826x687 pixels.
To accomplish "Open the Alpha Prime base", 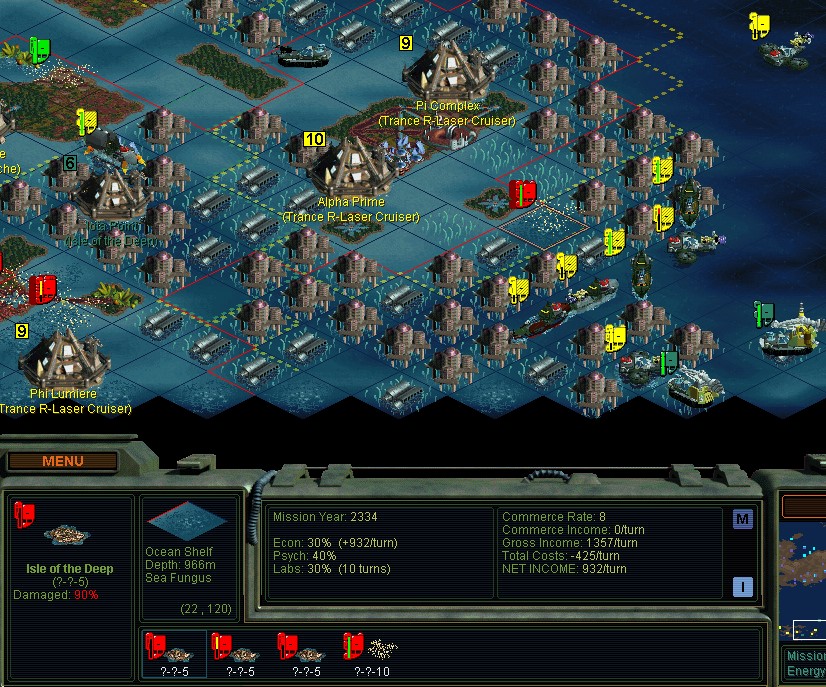I will tap(350, 170).
